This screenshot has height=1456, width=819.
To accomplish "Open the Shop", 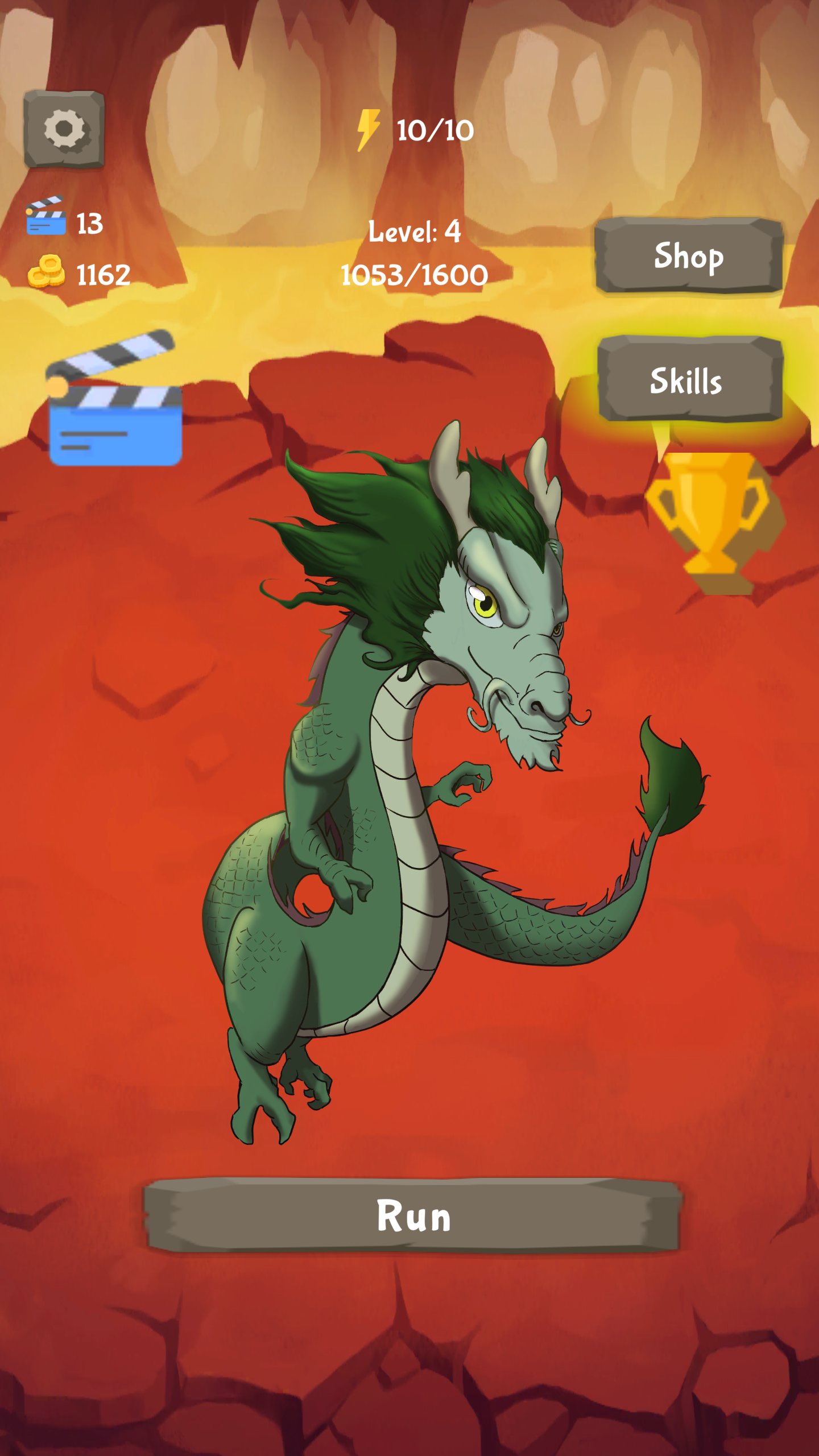I will click(x=688, y=257).
